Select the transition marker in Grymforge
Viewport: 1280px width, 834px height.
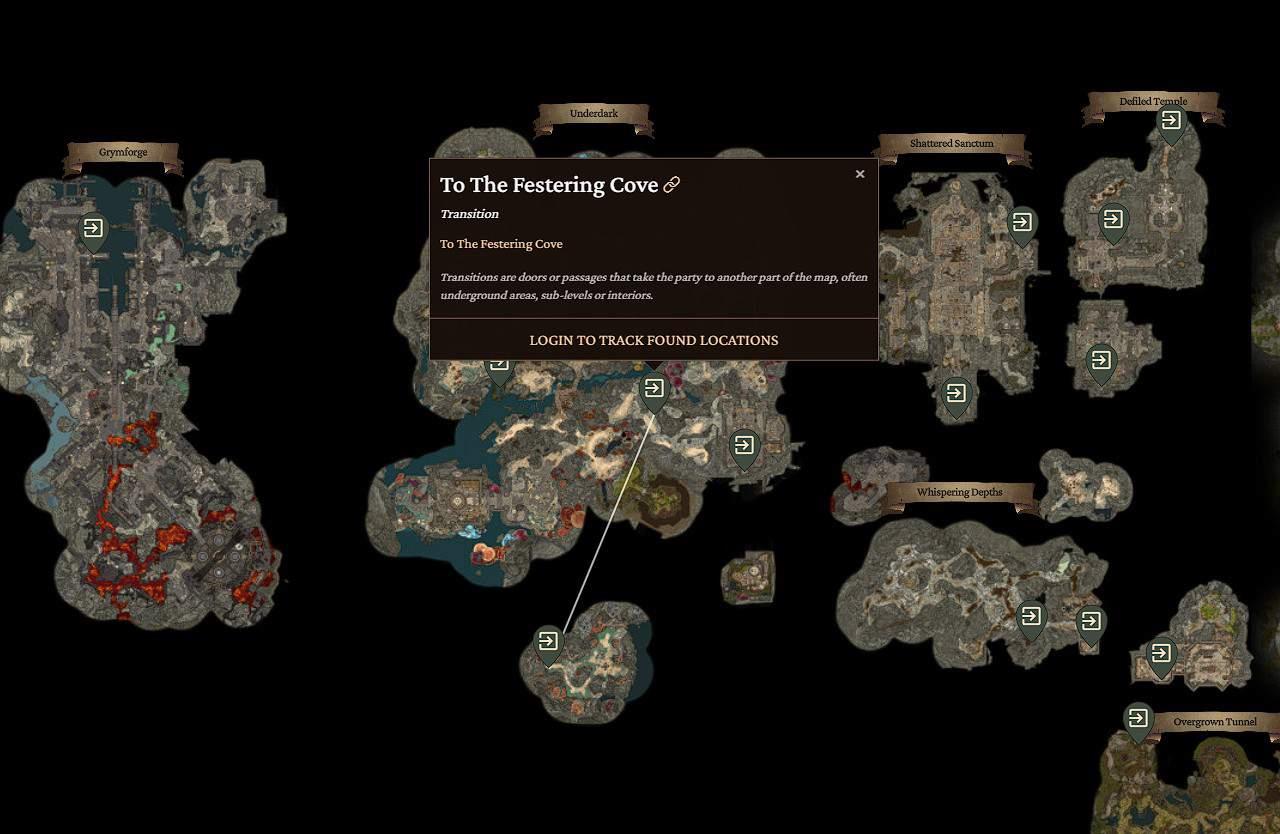pos(93,230)
